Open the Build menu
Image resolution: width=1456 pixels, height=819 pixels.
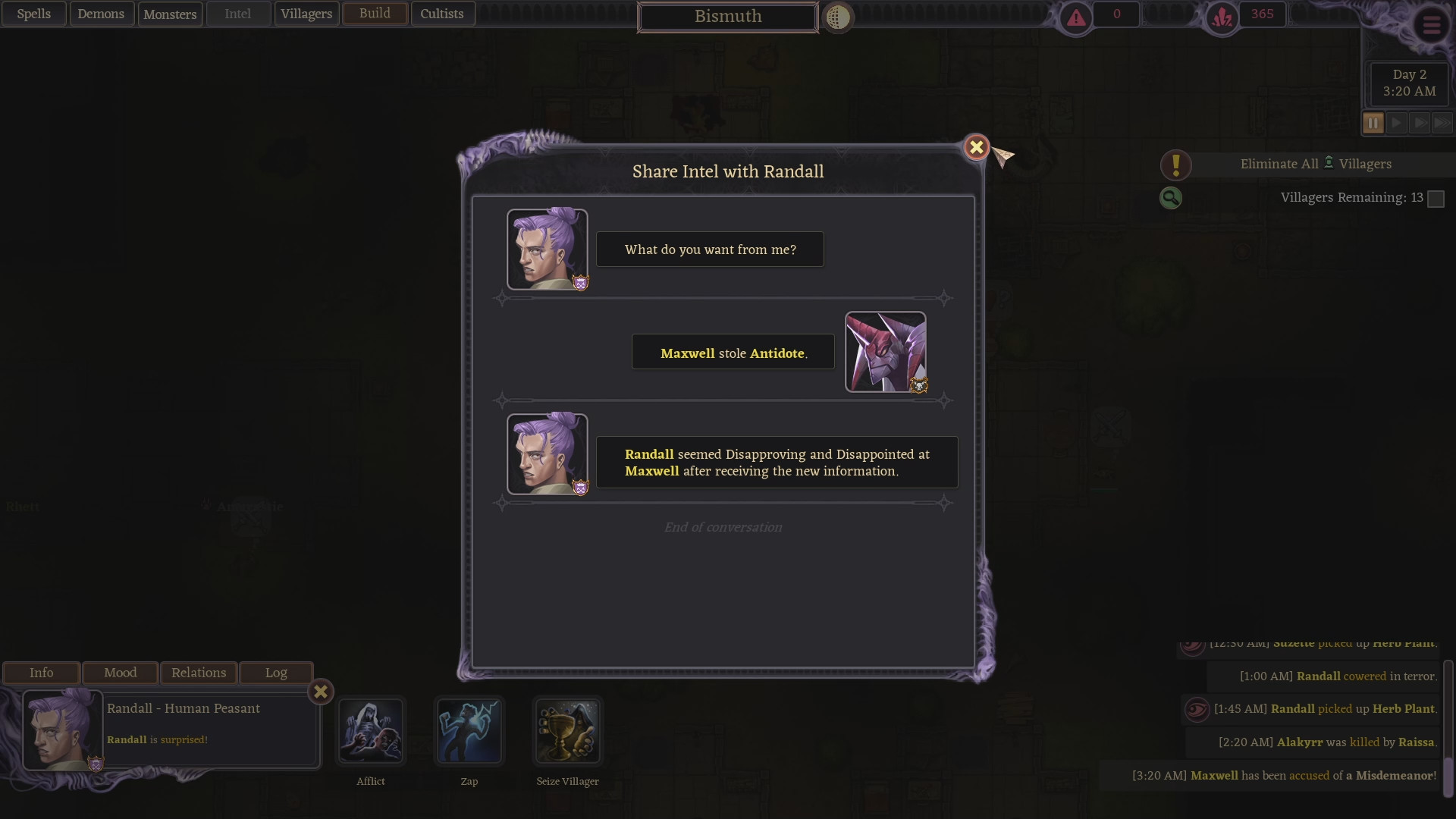(375, 14)
